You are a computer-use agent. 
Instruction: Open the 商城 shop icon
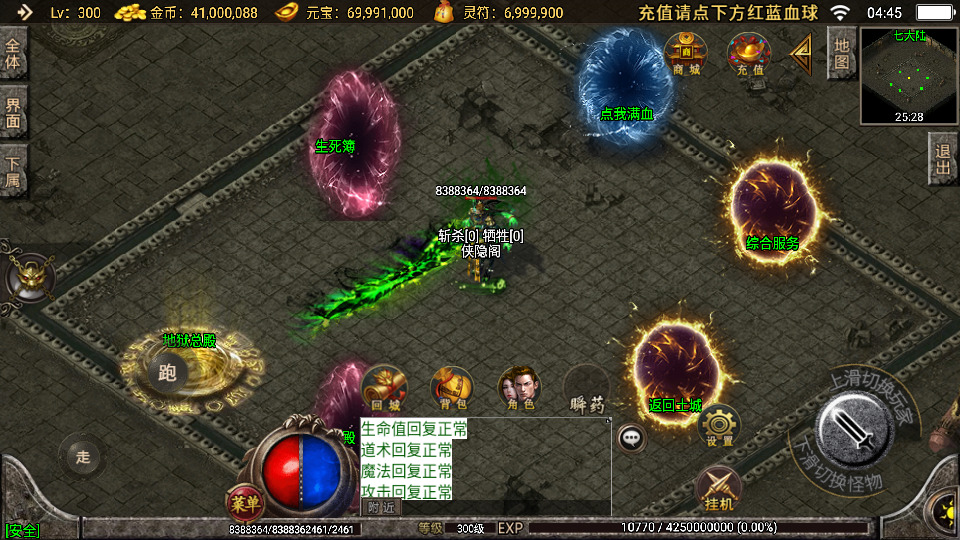[x=686, y=53]
